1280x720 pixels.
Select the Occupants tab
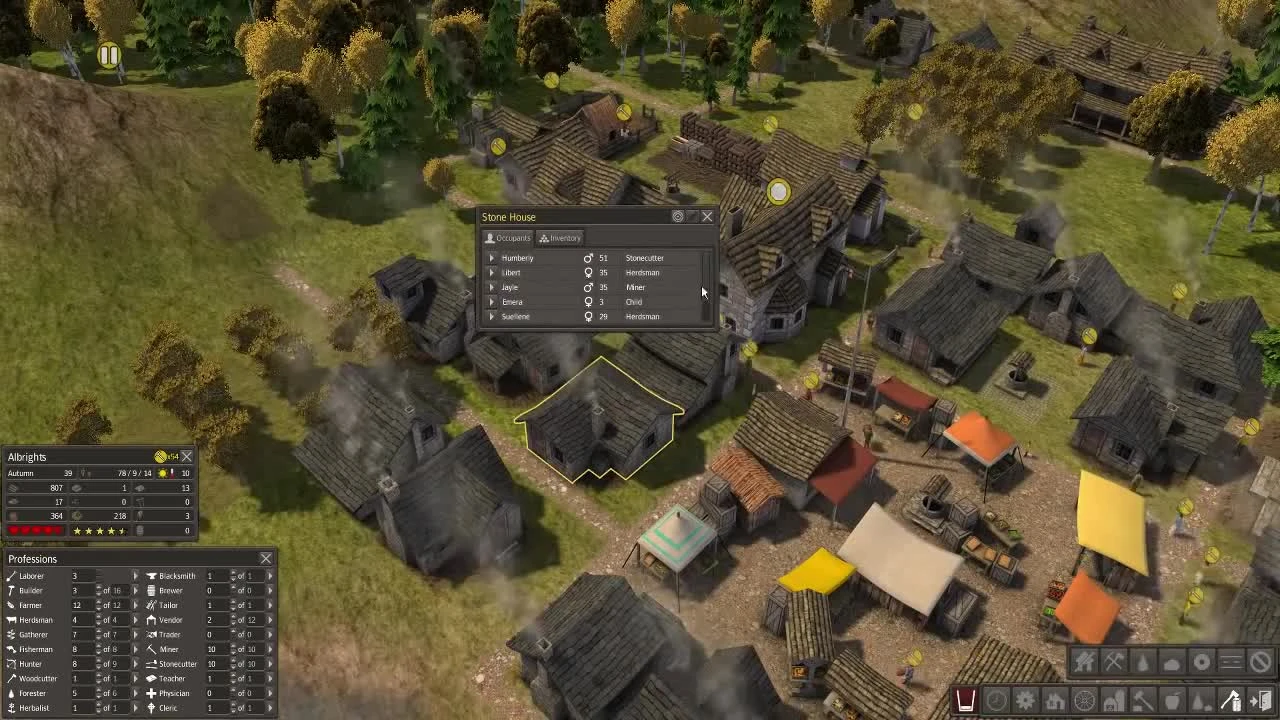[510, 238]
